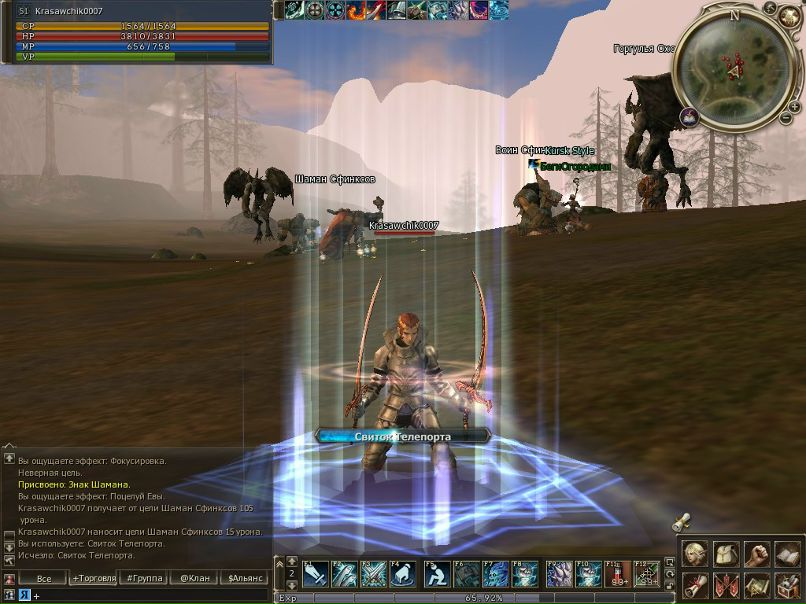
Task: Open the $Альянс alliance chat tab
Action: click(x=245, y=578)
